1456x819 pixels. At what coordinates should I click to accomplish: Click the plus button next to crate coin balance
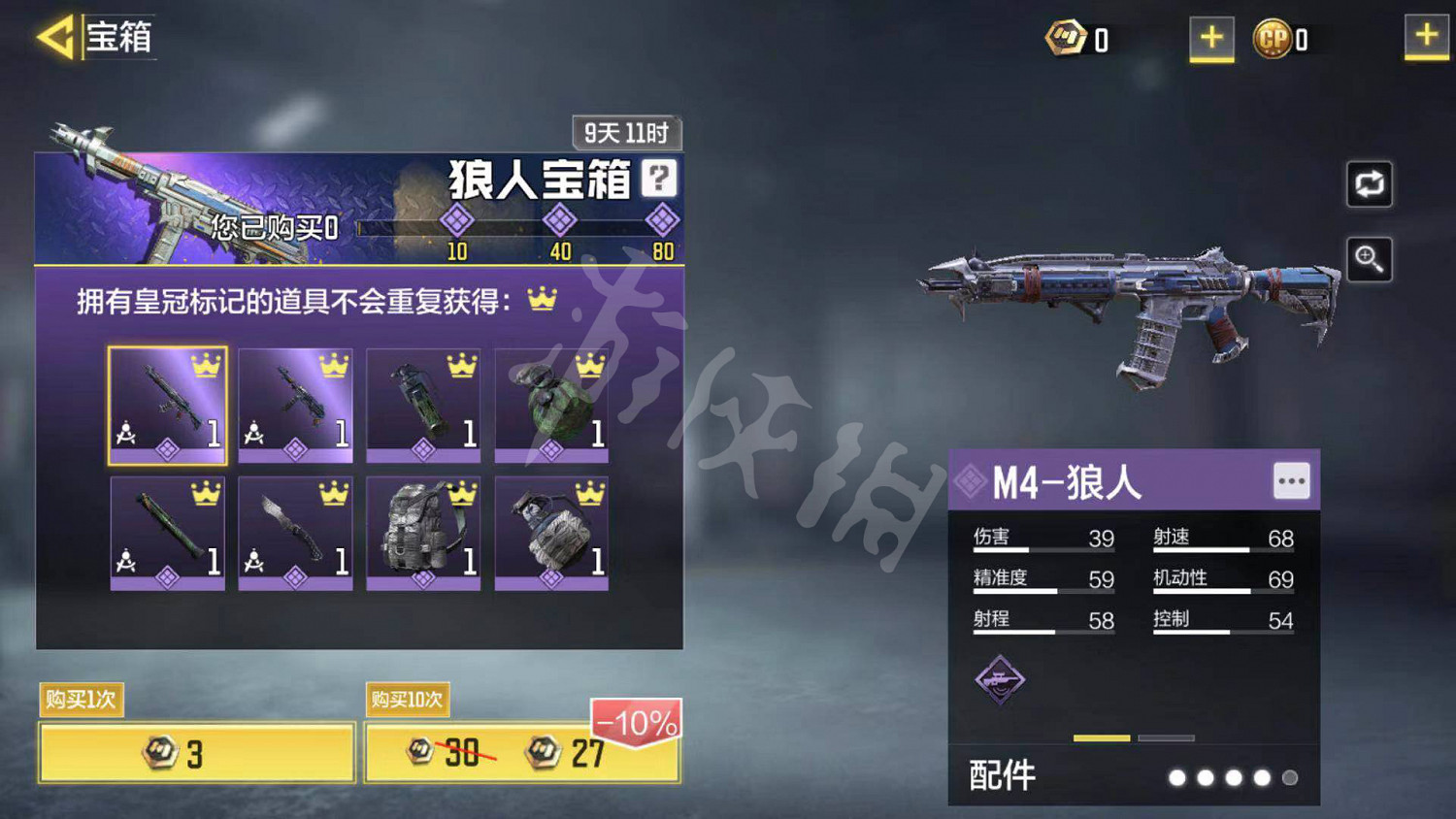[x=1211, y=39]
